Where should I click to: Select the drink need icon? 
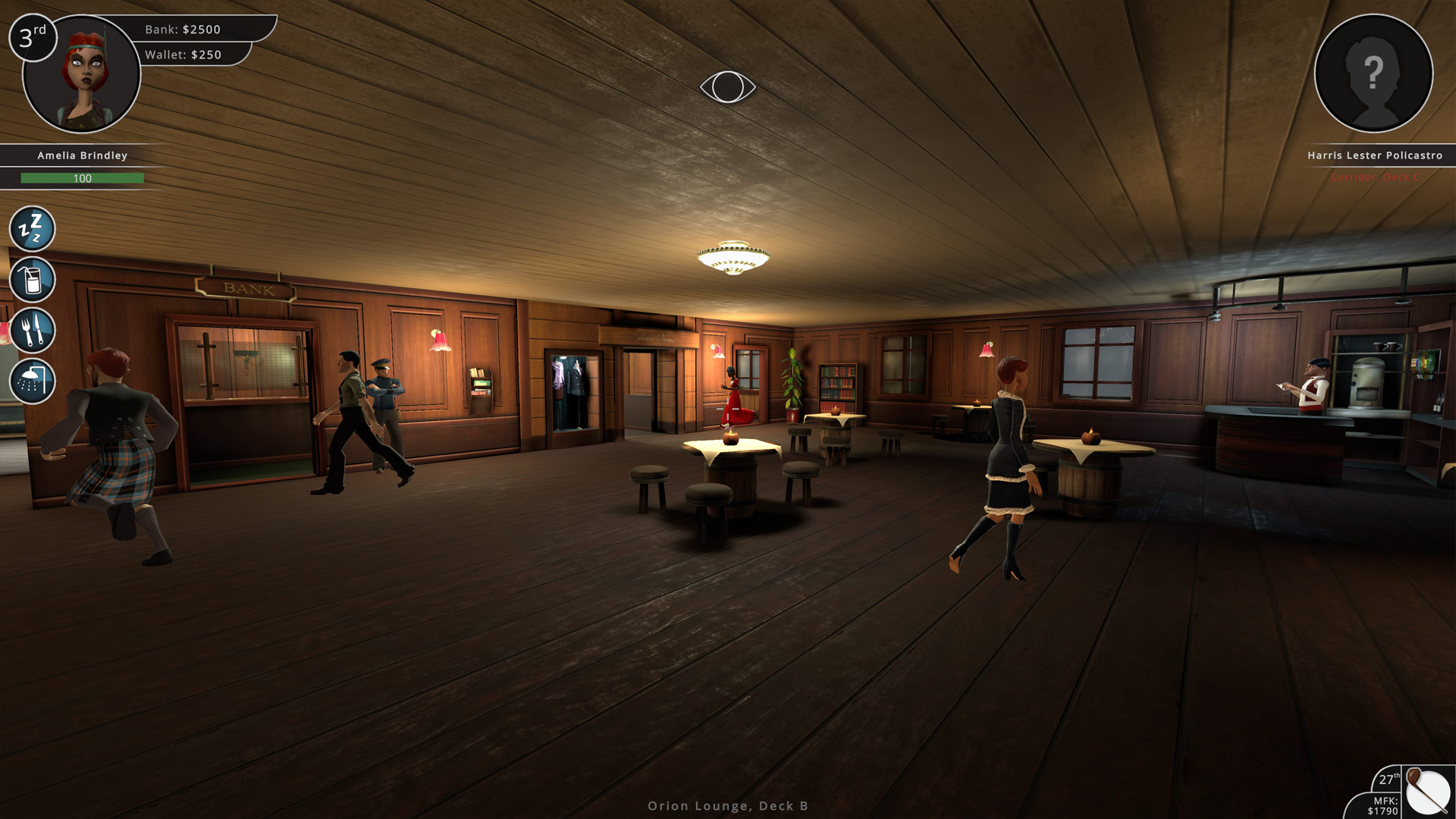(x=32, y=279)
